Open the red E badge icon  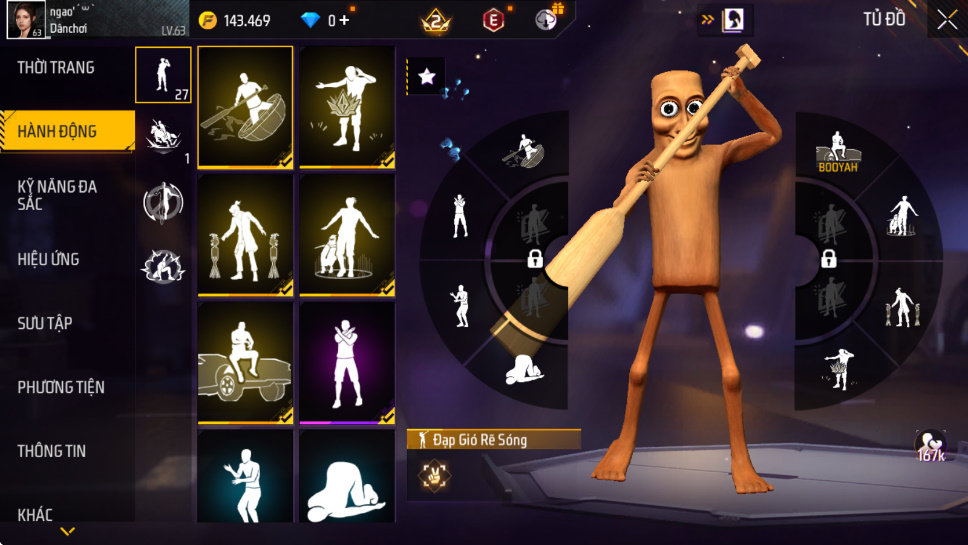[x=493, y=19]
